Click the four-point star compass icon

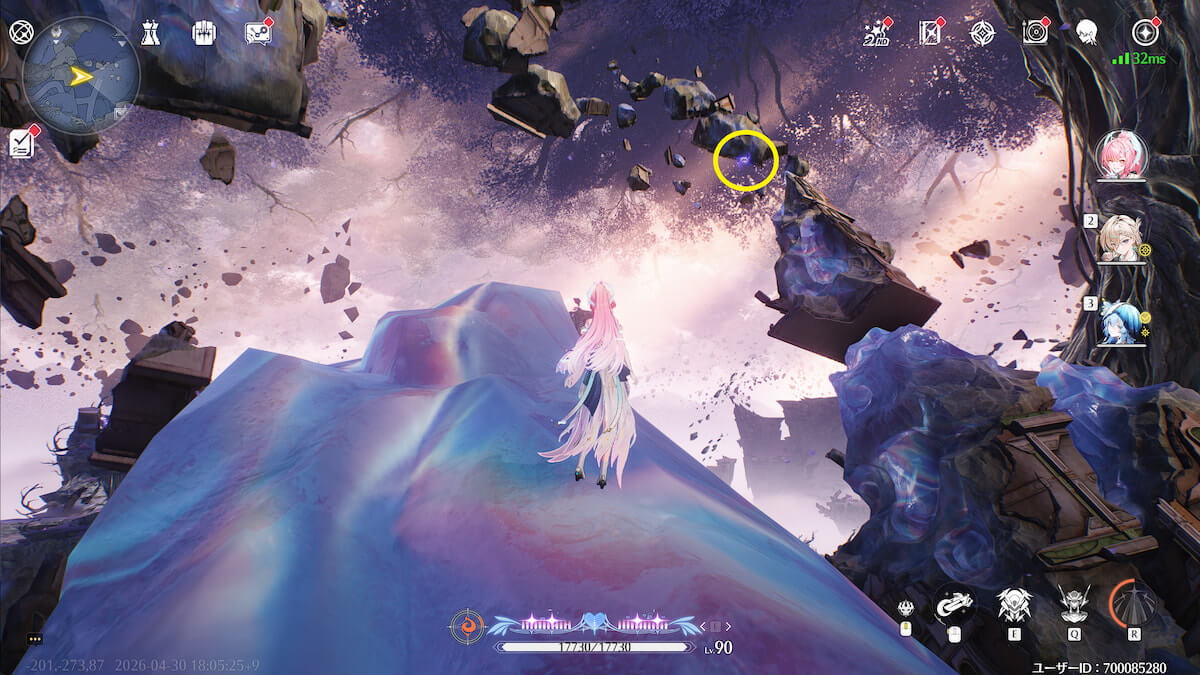(982, 33)
